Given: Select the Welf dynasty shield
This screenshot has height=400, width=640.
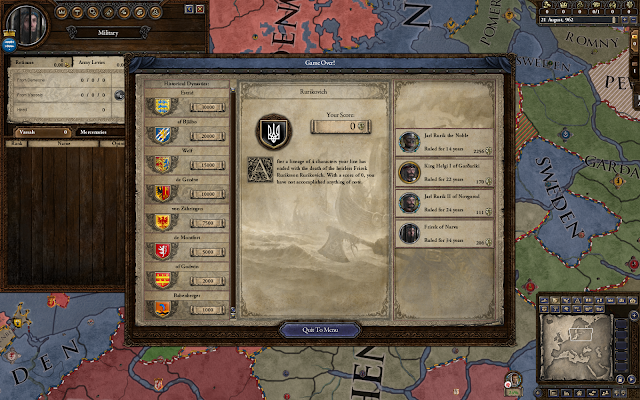Looking at the screenshot, I should click(x=161, y=163).
